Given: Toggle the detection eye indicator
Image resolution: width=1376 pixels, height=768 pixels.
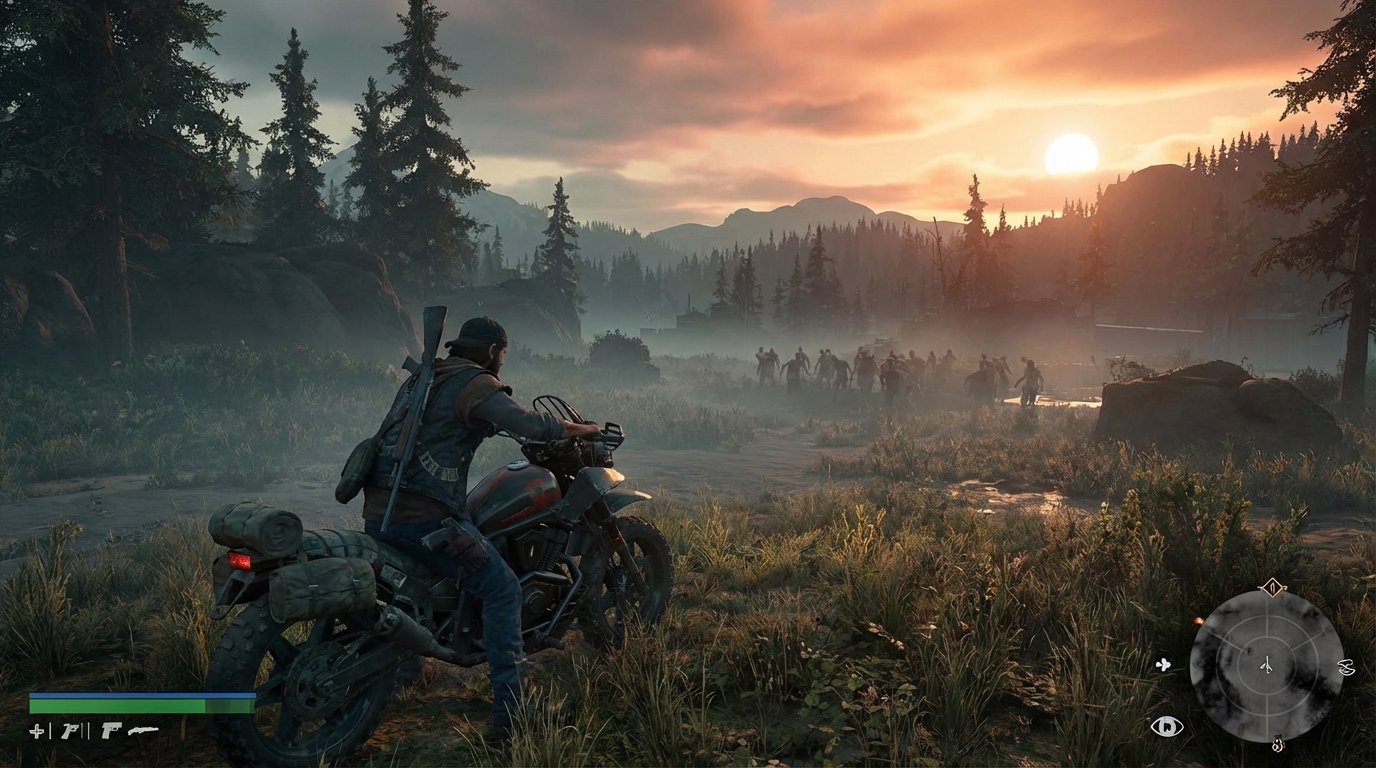Looking at the screenshot, I should (x=1166, y=726).
